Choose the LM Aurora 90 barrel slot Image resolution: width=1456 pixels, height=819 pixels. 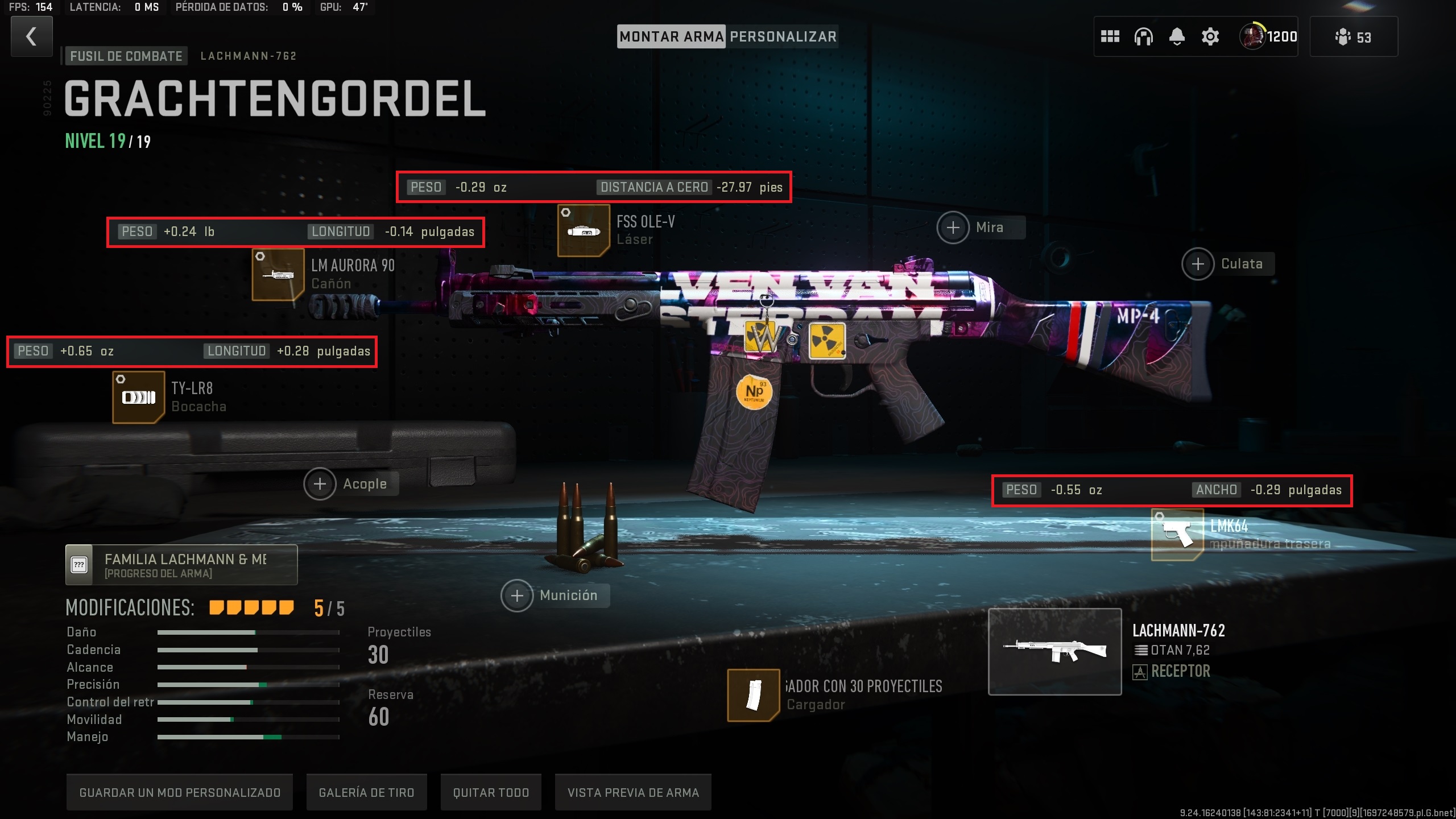point(278,275)
